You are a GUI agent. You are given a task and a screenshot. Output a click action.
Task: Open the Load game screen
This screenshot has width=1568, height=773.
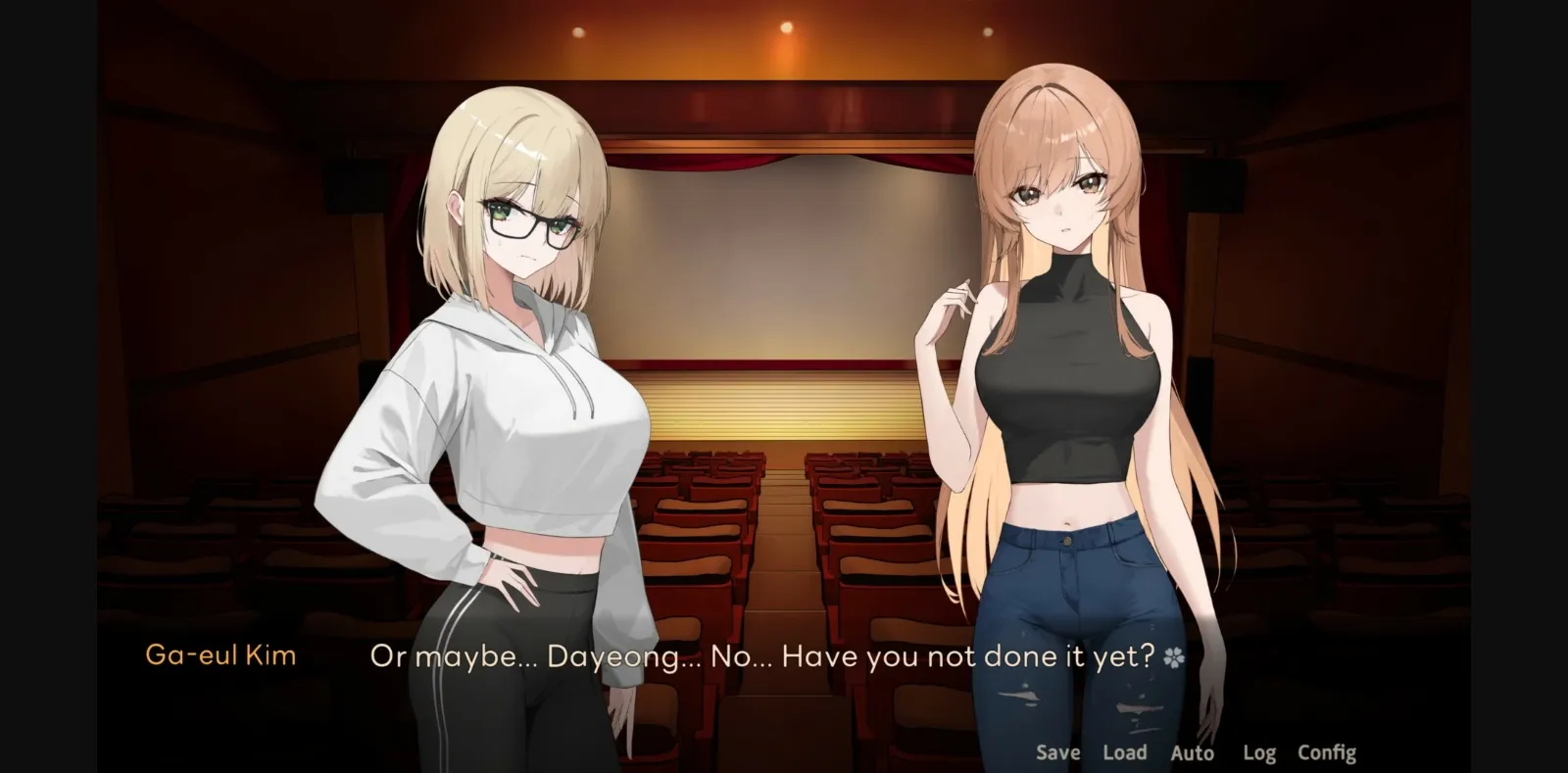1125,752
